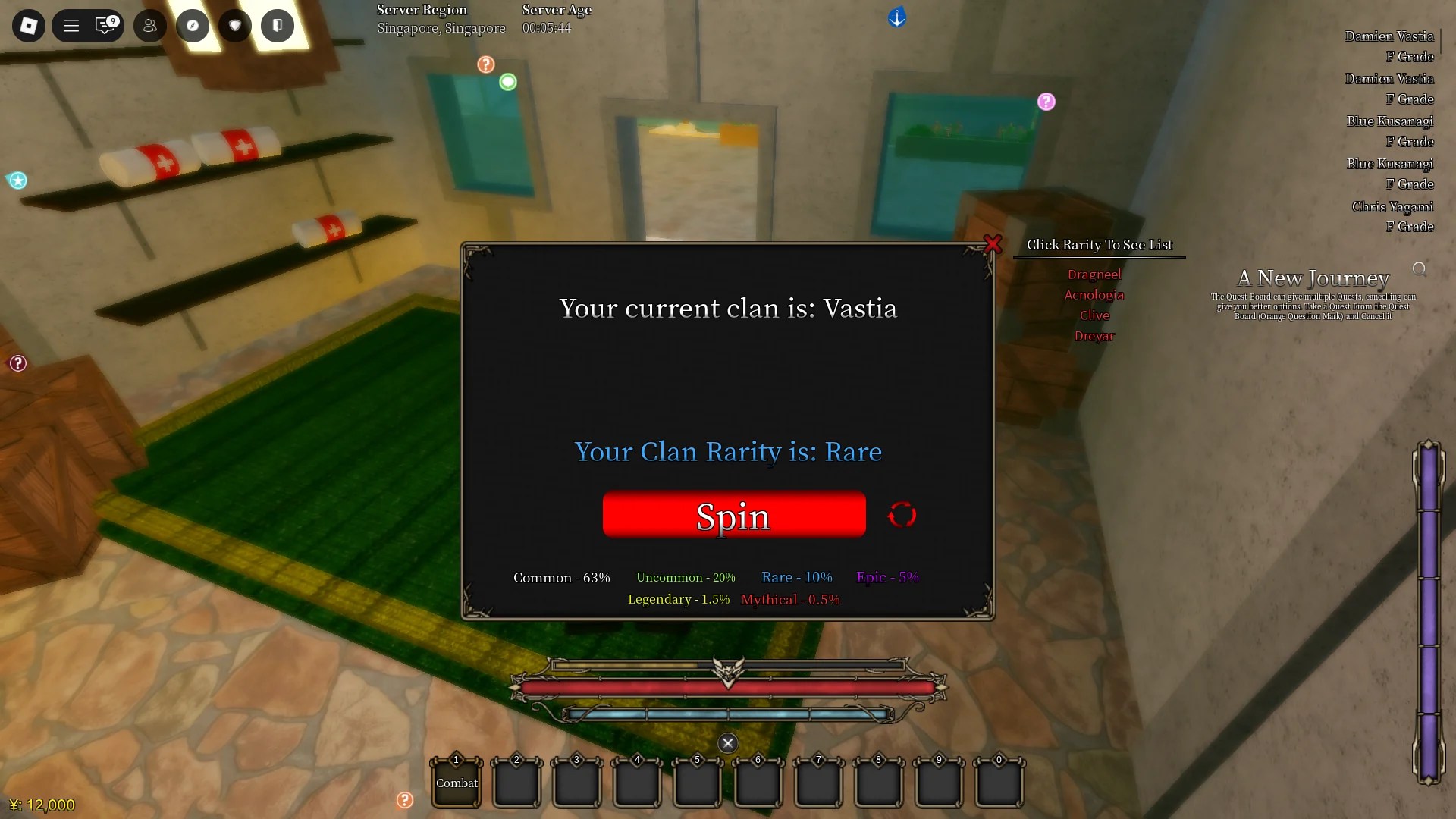Expand the Legendary rarity list

pos(678,599)
